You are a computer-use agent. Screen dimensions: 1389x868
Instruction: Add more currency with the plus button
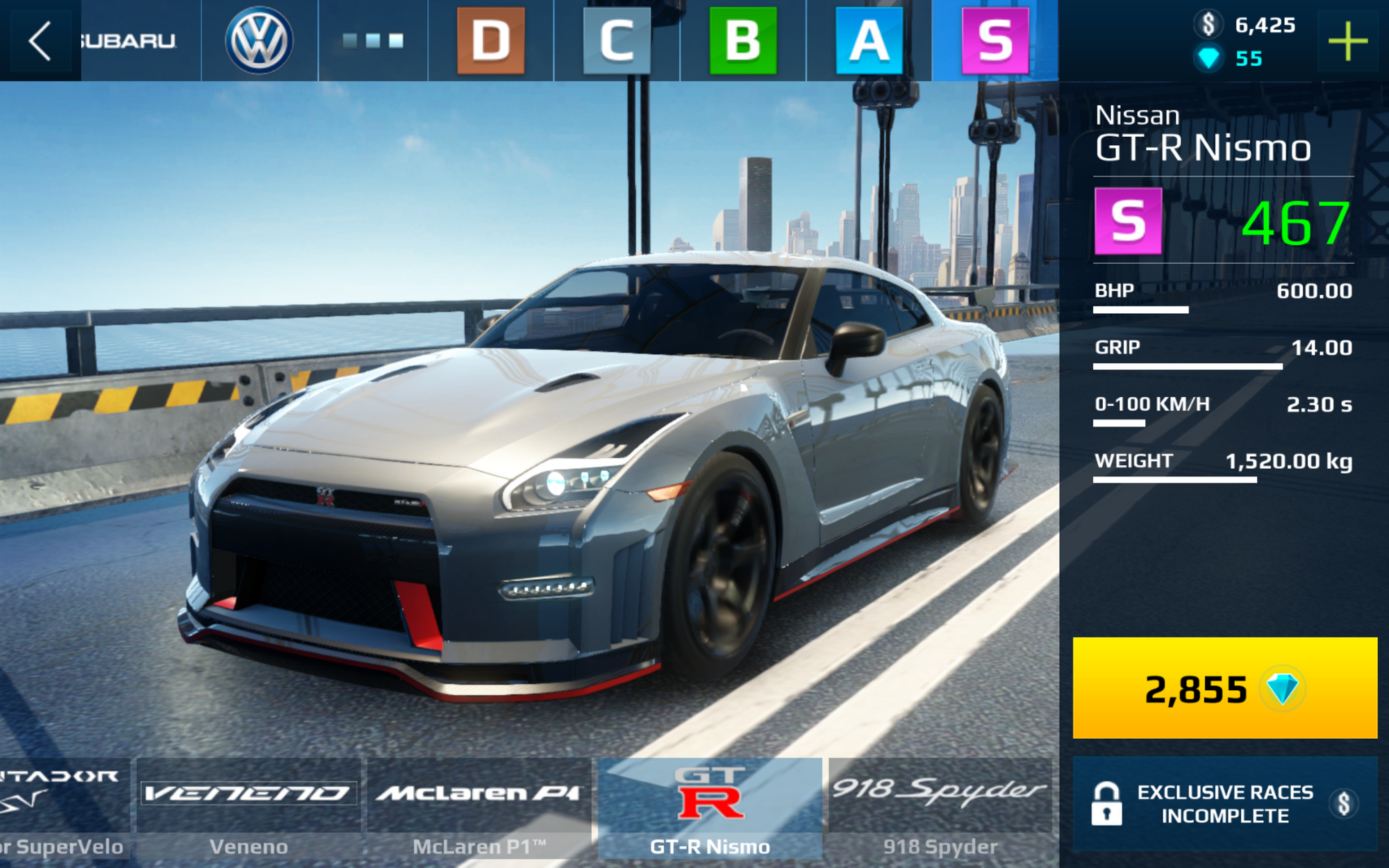tap(1347, 42)
